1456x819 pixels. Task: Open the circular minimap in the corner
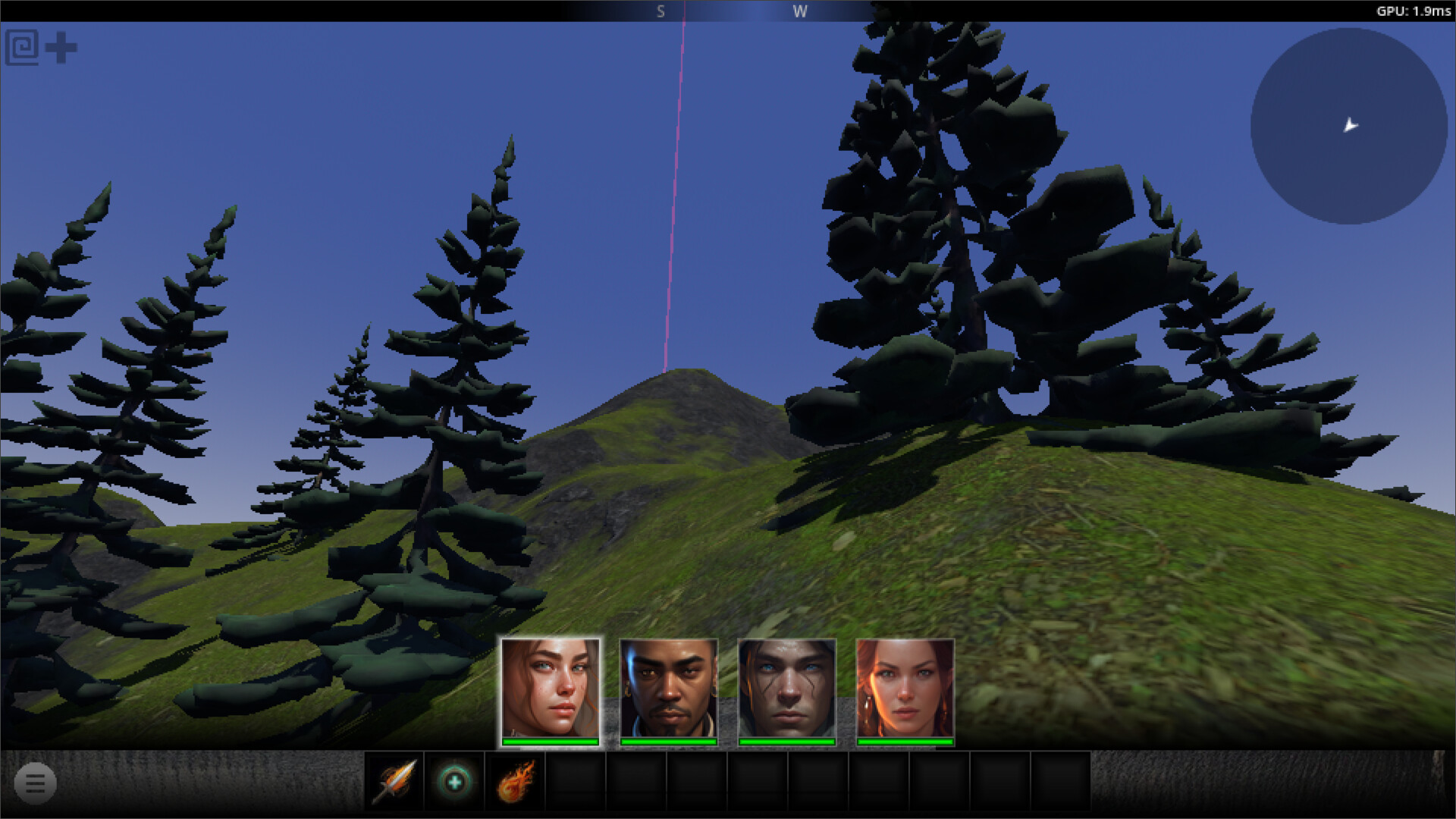(1349, 125)
